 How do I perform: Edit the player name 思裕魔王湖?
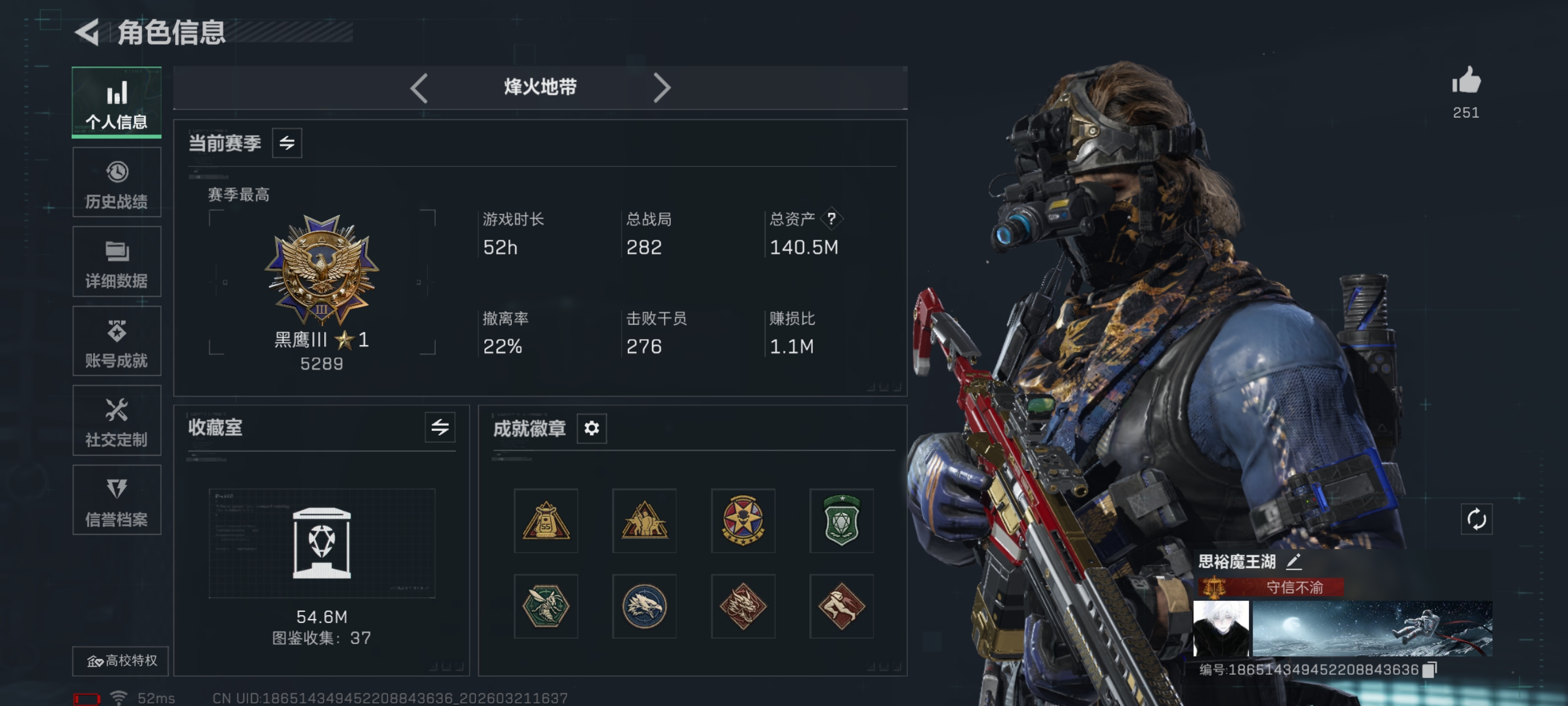[1294, 561]
